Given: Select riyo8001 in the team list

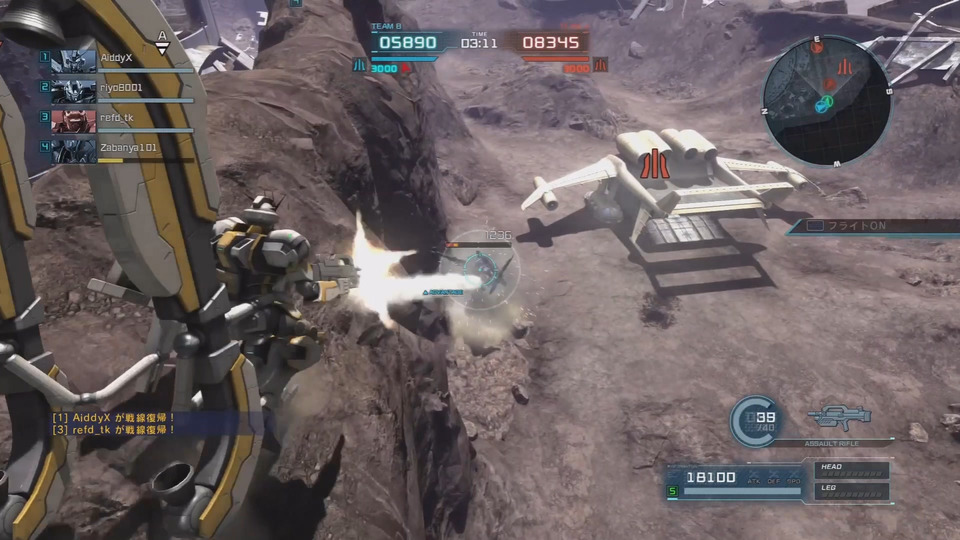Looking at the screenshot, I should pos(120,89).
